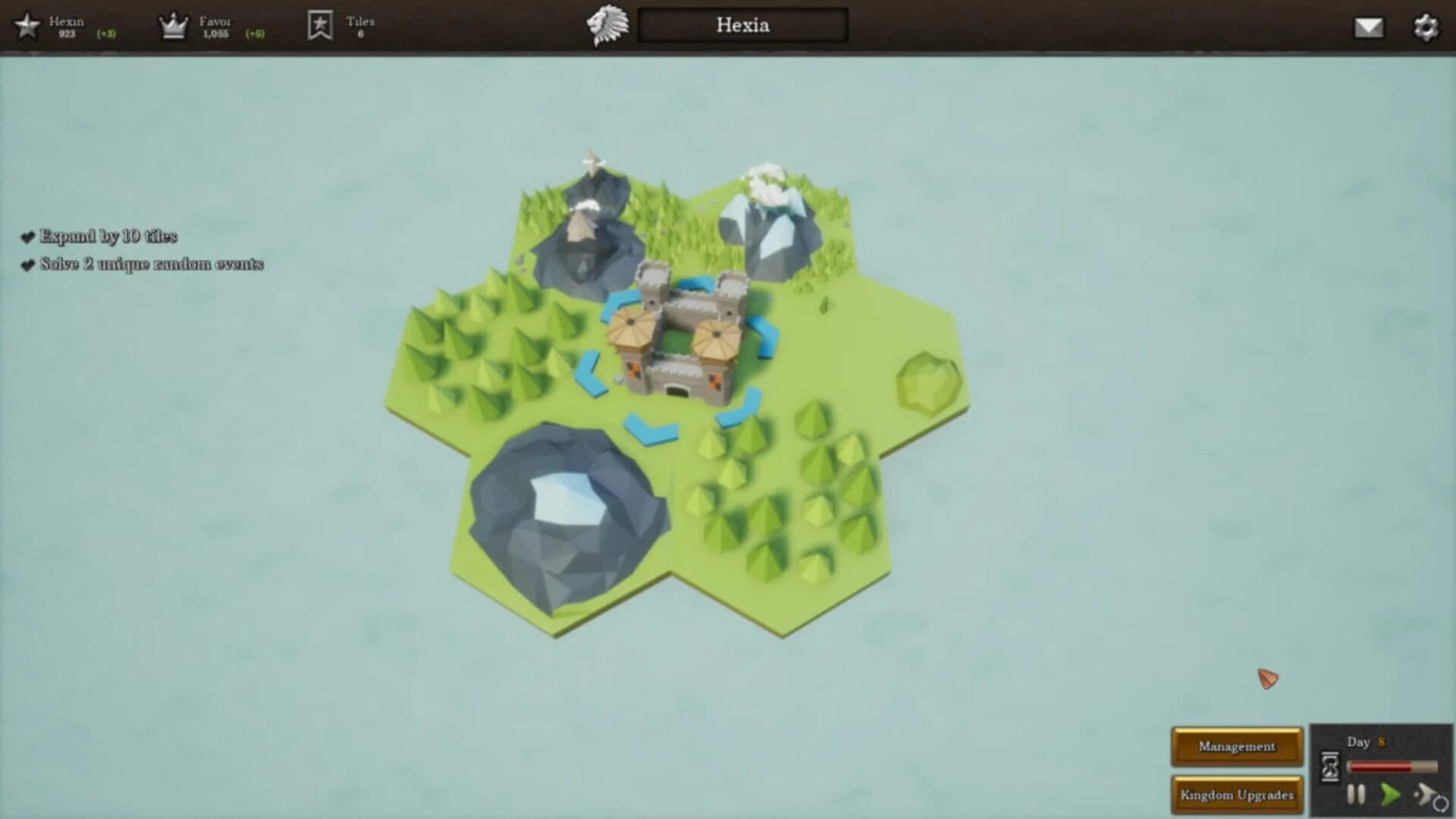Click the Tiles banner icon
This screenshot has width=1456, height=819.
[x=322, y=24]
